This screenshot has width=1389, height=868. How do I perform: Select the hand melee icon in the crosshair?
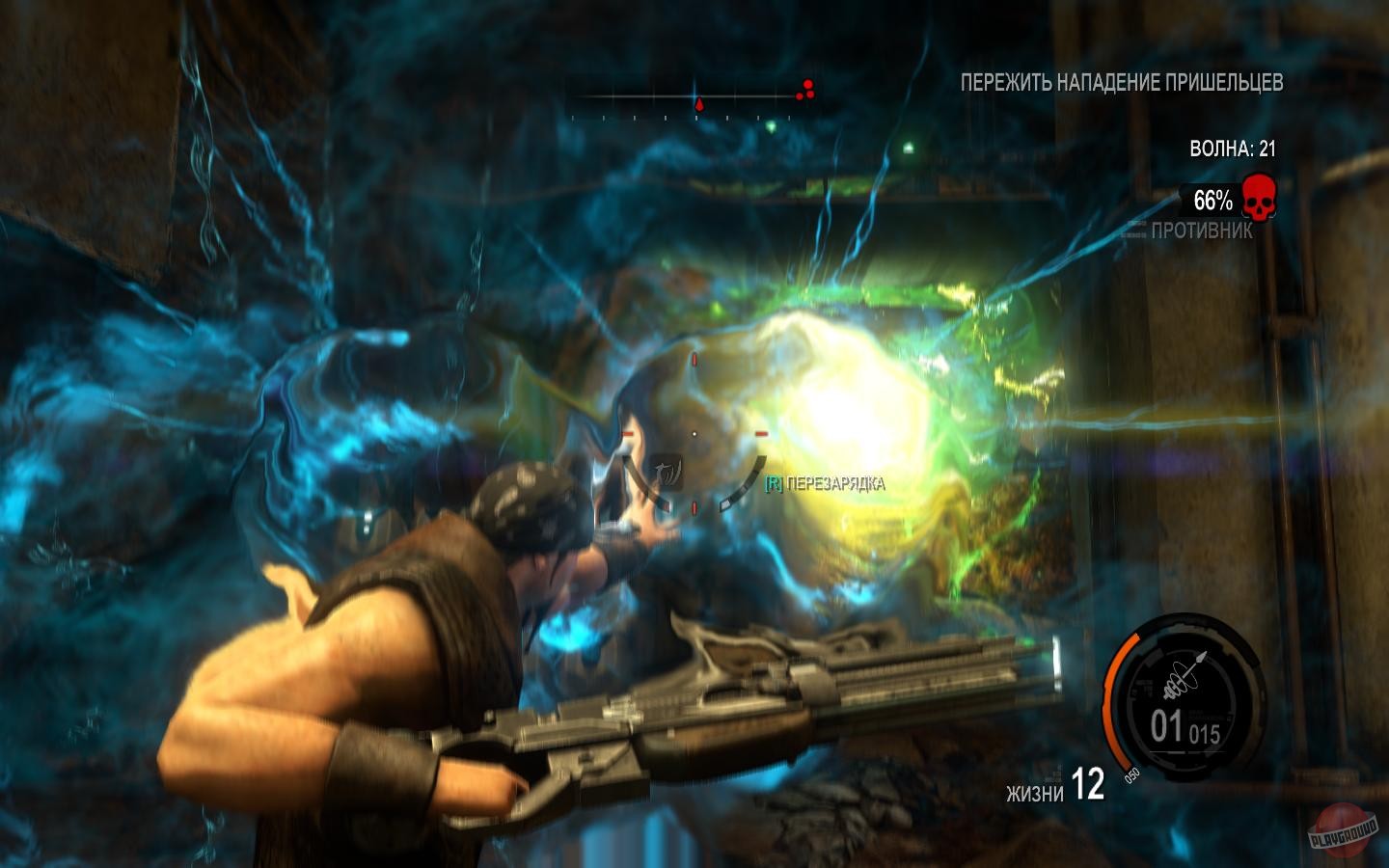[x=664, y=474]
